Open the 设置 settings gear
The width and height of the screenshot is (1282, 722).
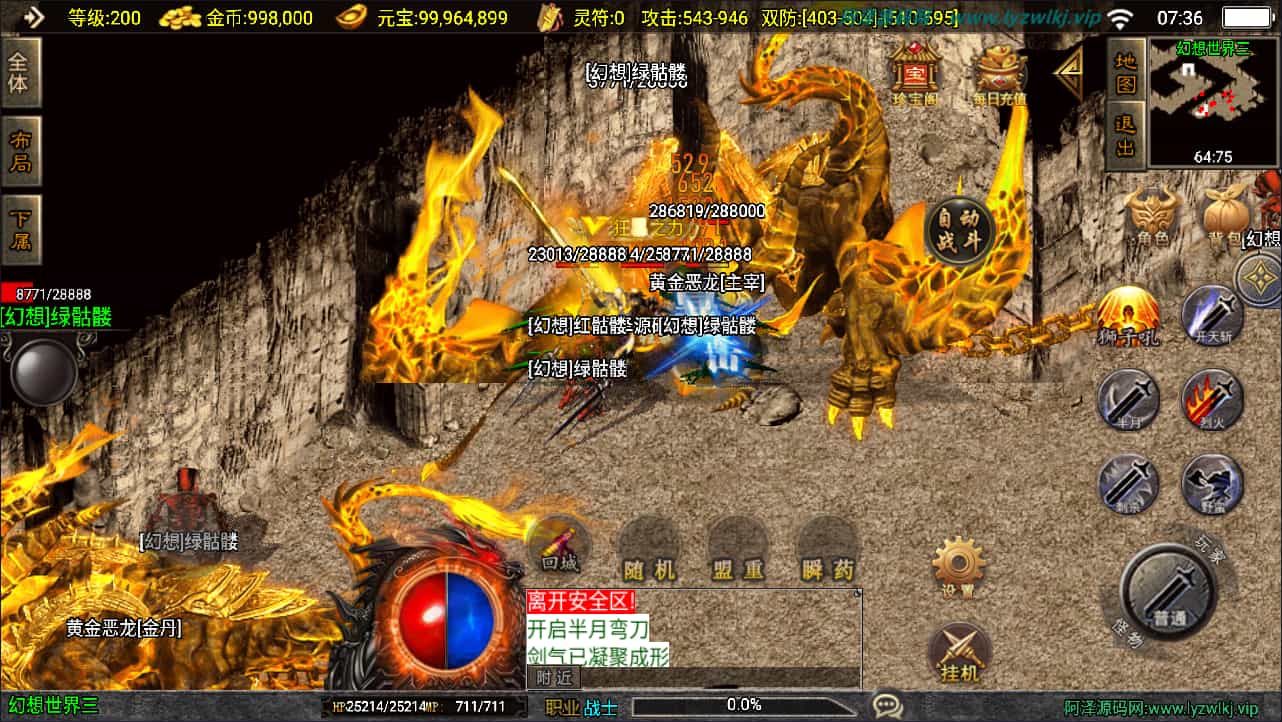tap(959, 569)
